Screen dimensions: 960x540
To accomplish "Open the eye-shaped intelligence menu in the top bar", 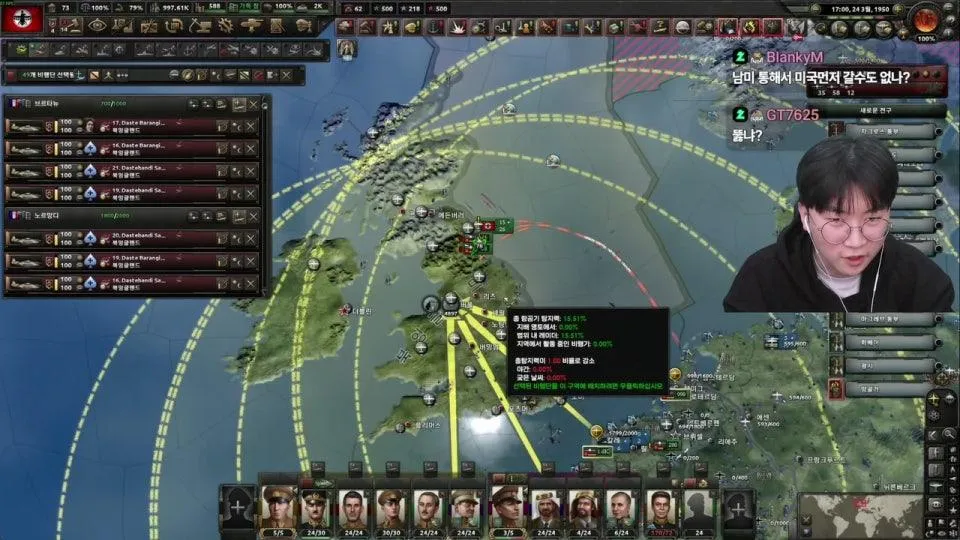I will [x=97, y=26].
